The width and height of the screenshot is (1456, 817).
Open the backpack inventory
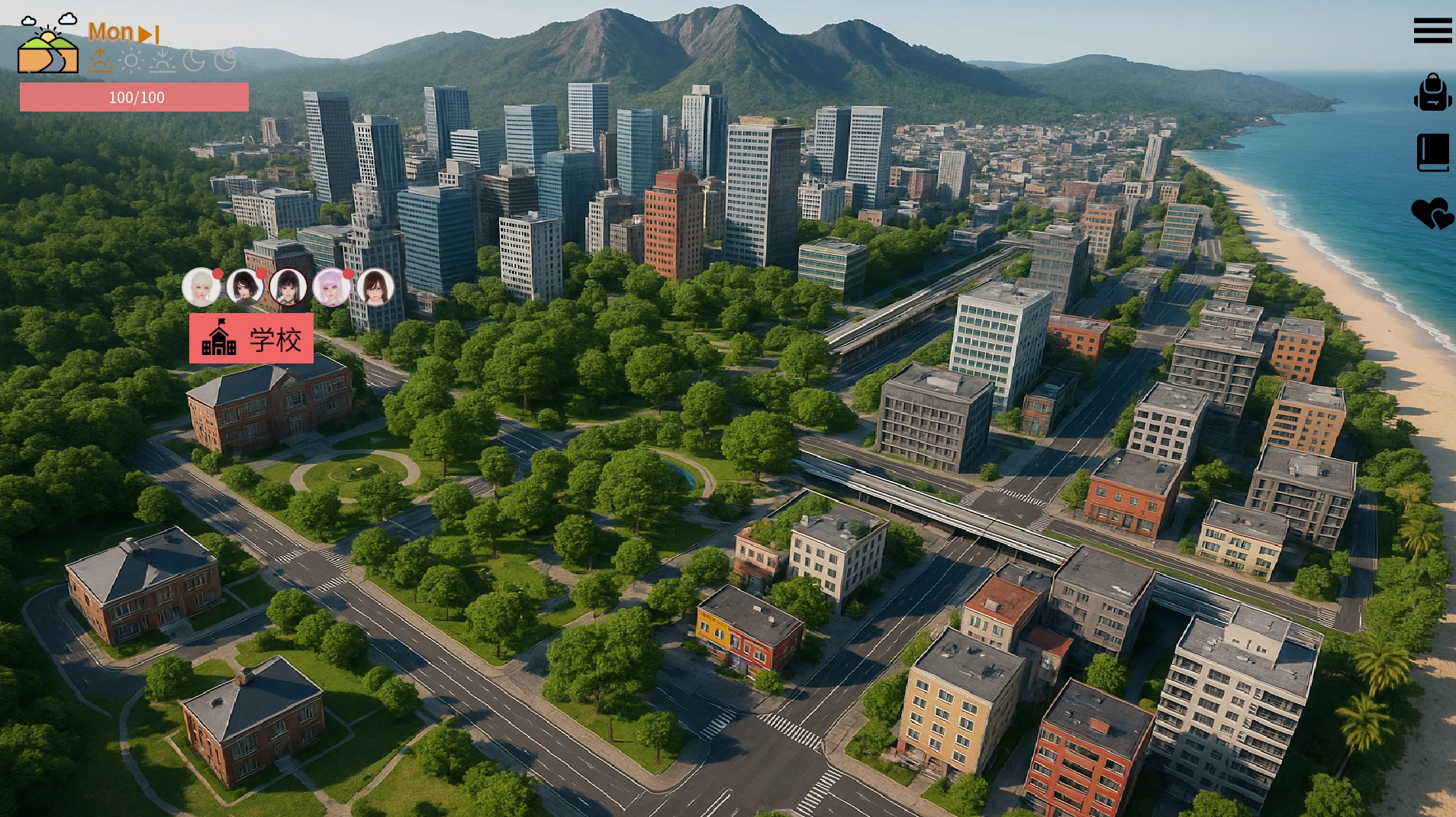point(1432,92)
